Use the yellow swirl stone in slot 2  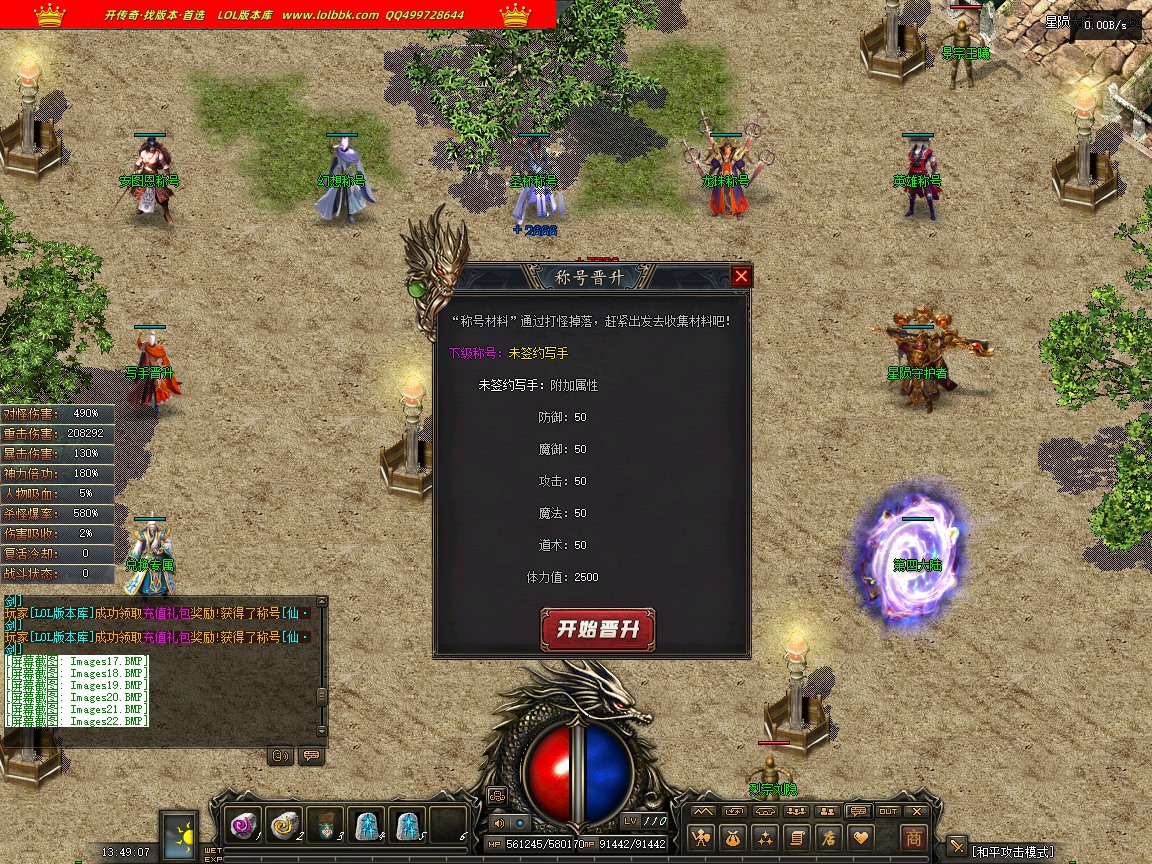pyautogui.click(x=284, y=824)
